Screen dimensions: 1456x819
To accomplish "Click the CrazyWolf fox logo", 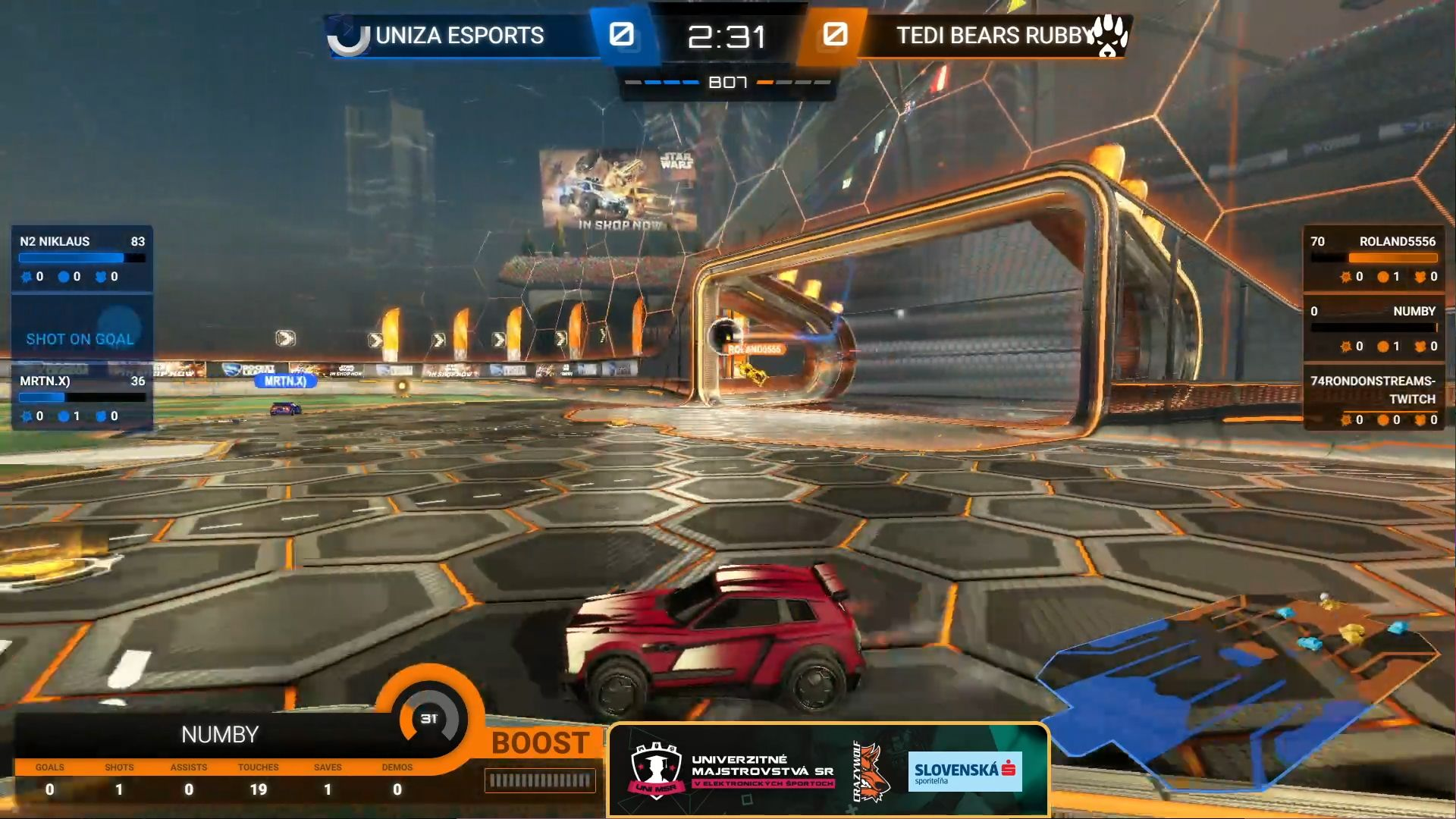I will tap(870, 771).
